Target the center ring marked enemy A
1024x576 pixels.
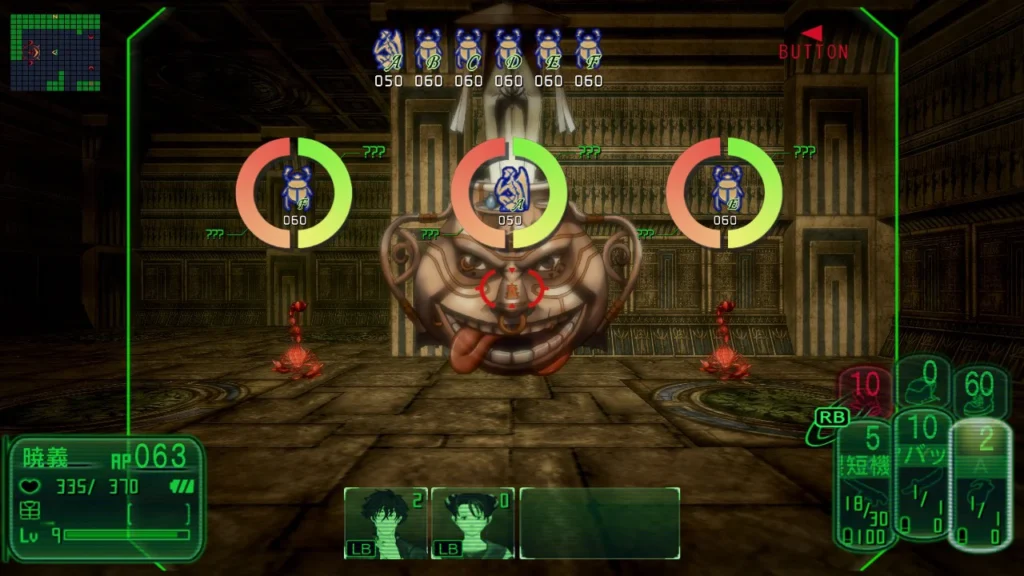(x=509, y=193)
